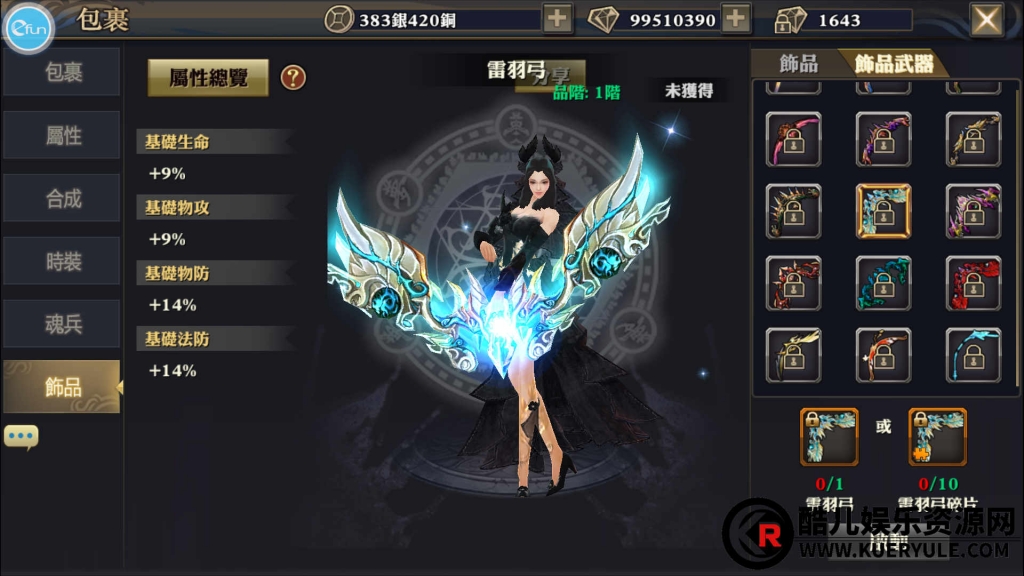Select the highlighted 雷羽弓 bow slot
1024x576 pixels.
point(883,211)
